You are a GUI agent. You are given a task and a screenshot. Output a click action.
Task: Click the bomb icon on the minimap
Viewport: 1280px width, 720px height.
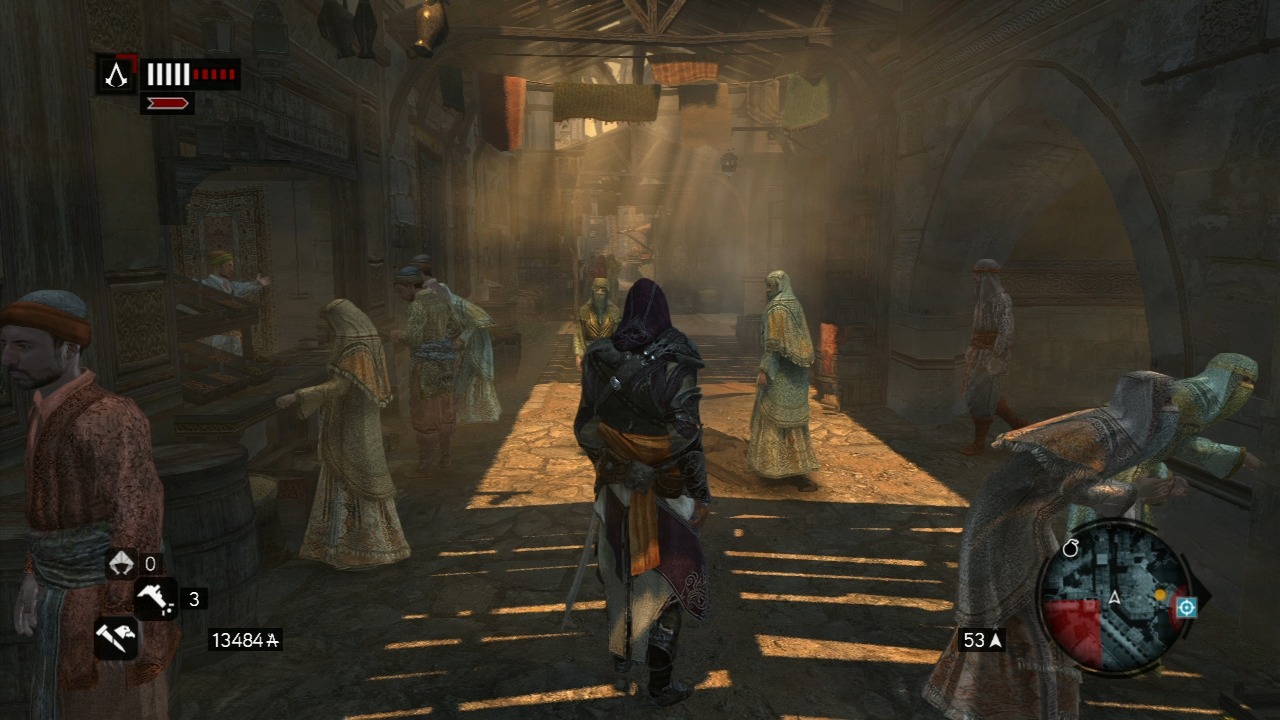(1072, 549)
